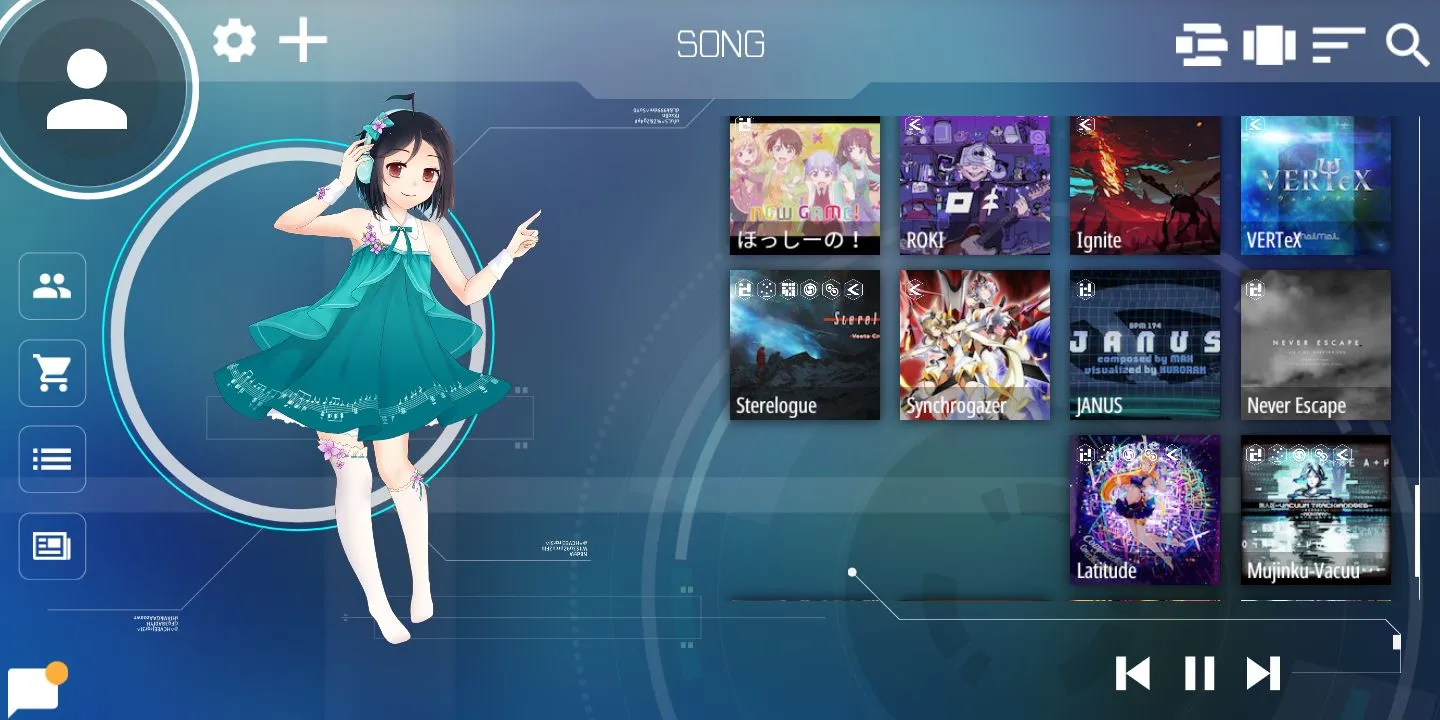This screenshot has height=720, width=1440.
Task: Choose the Ignite song tile
Action: [x=1145, y=185]
